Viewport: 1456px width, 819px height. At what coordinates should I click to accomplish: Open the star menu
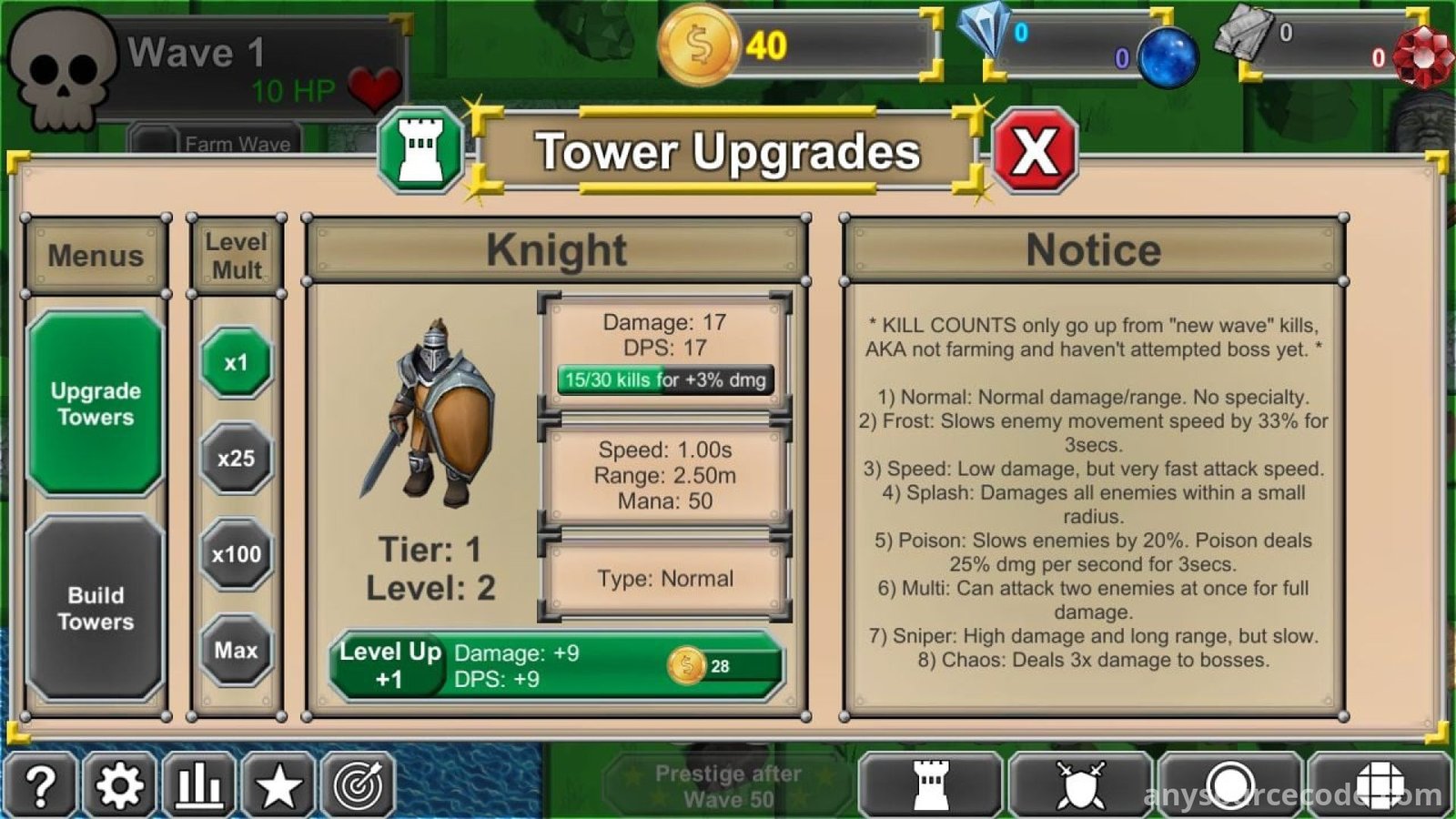tap(278, 784)
